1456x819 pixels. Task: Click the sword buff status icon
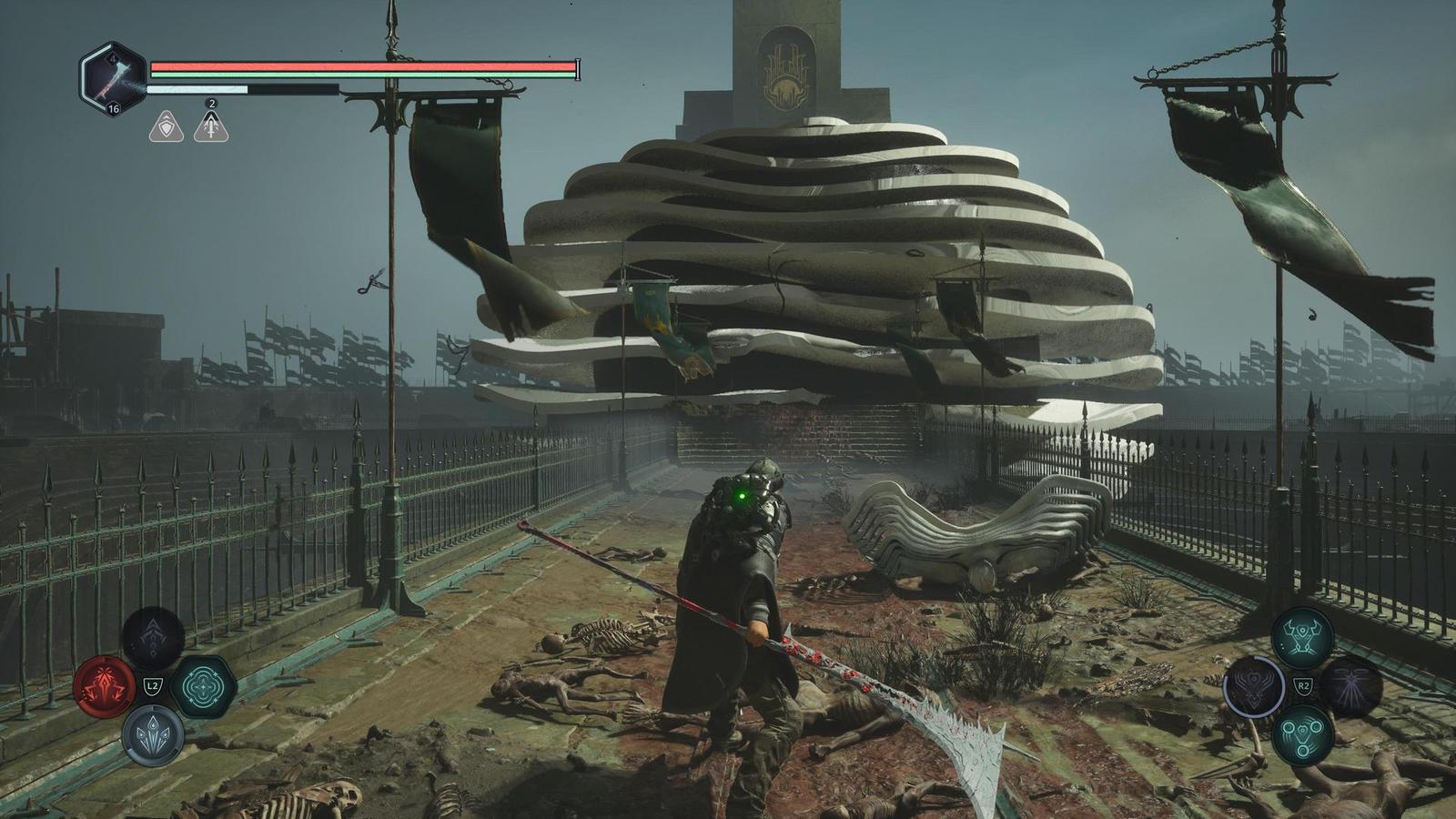211,126
